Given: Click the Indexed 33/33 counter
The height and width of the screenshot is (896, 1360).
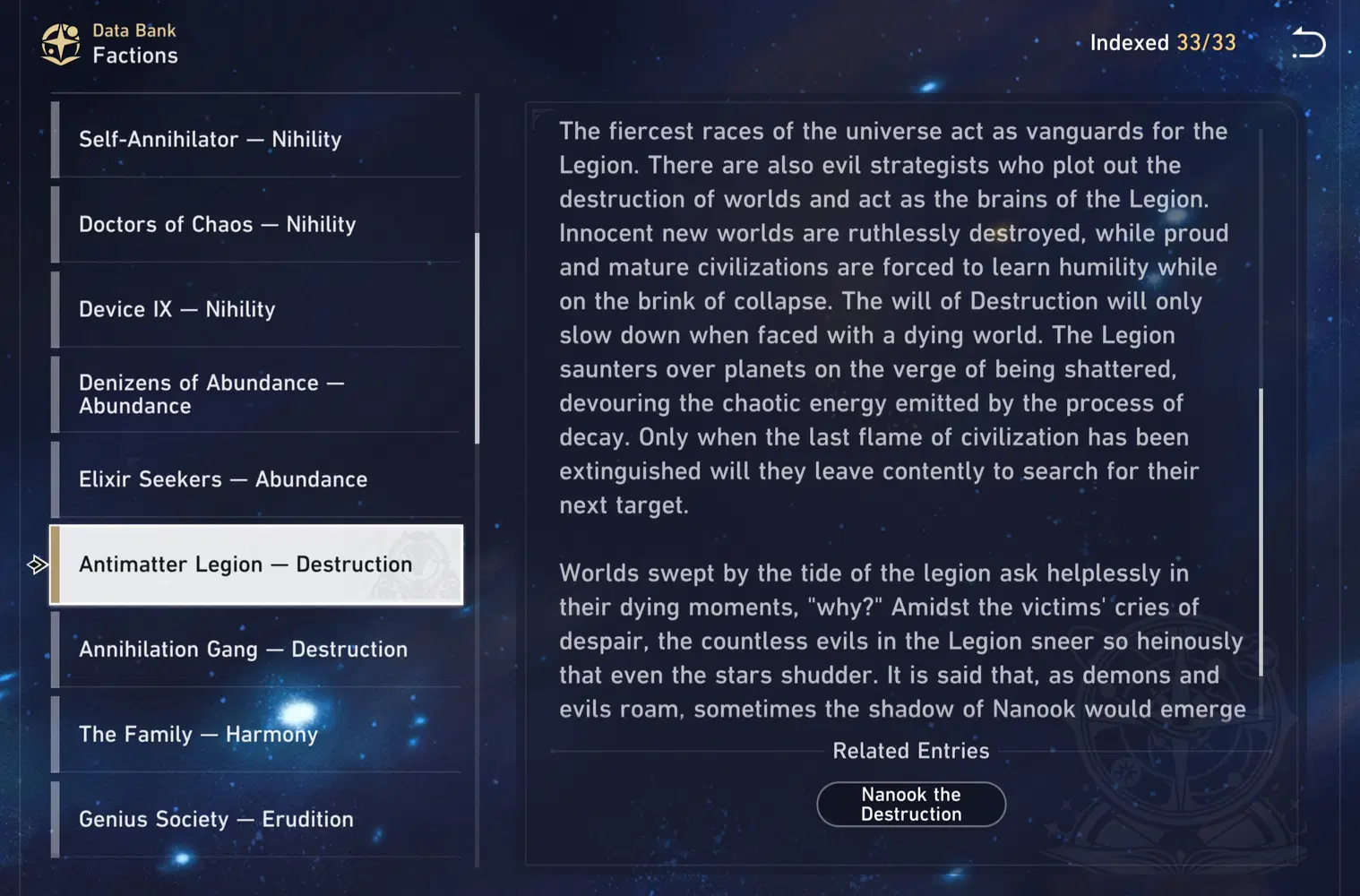Looking at the screenshot, I should (1162, 42).
